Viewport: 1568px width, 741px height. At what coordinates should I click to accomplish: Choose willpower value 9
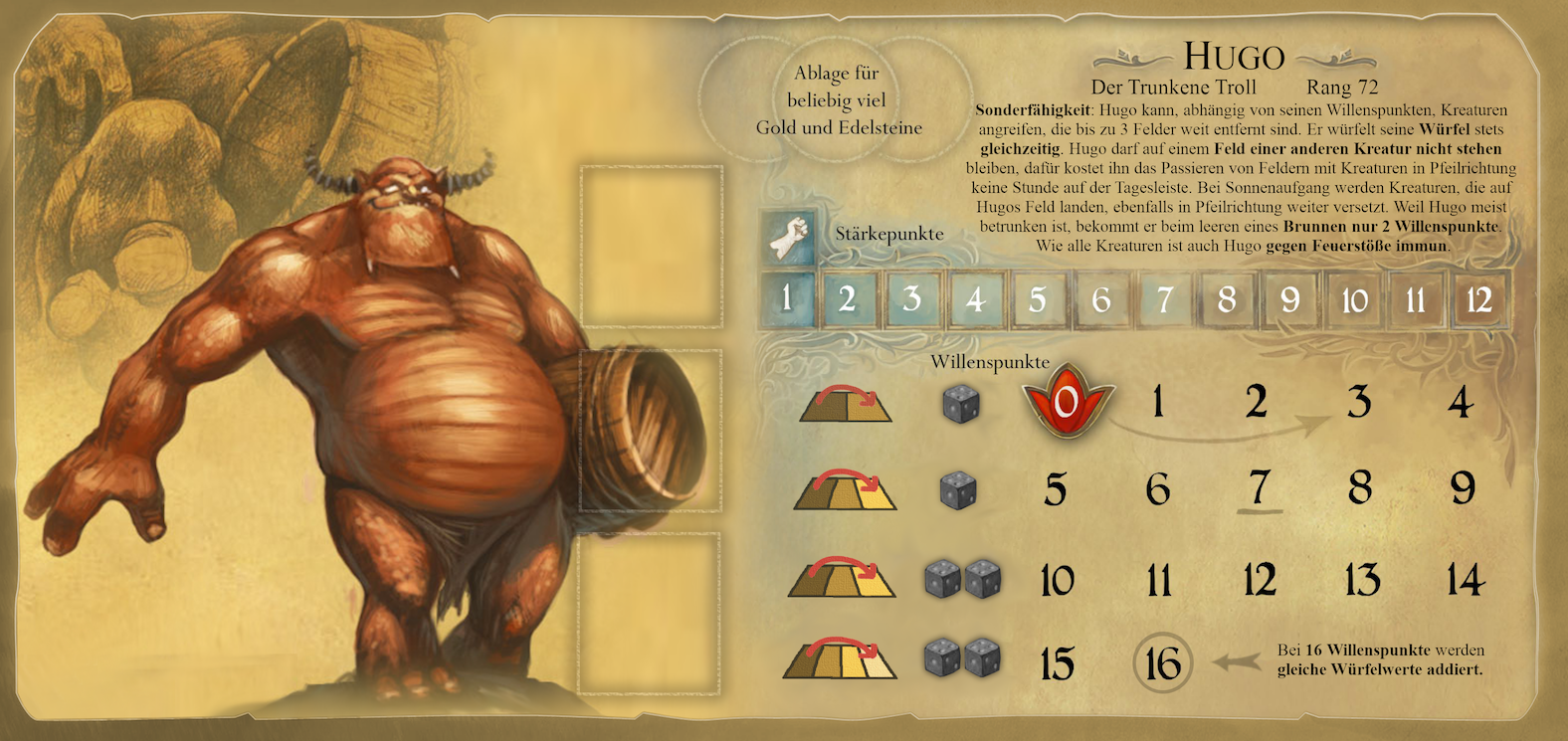(x=1462, y=488)
